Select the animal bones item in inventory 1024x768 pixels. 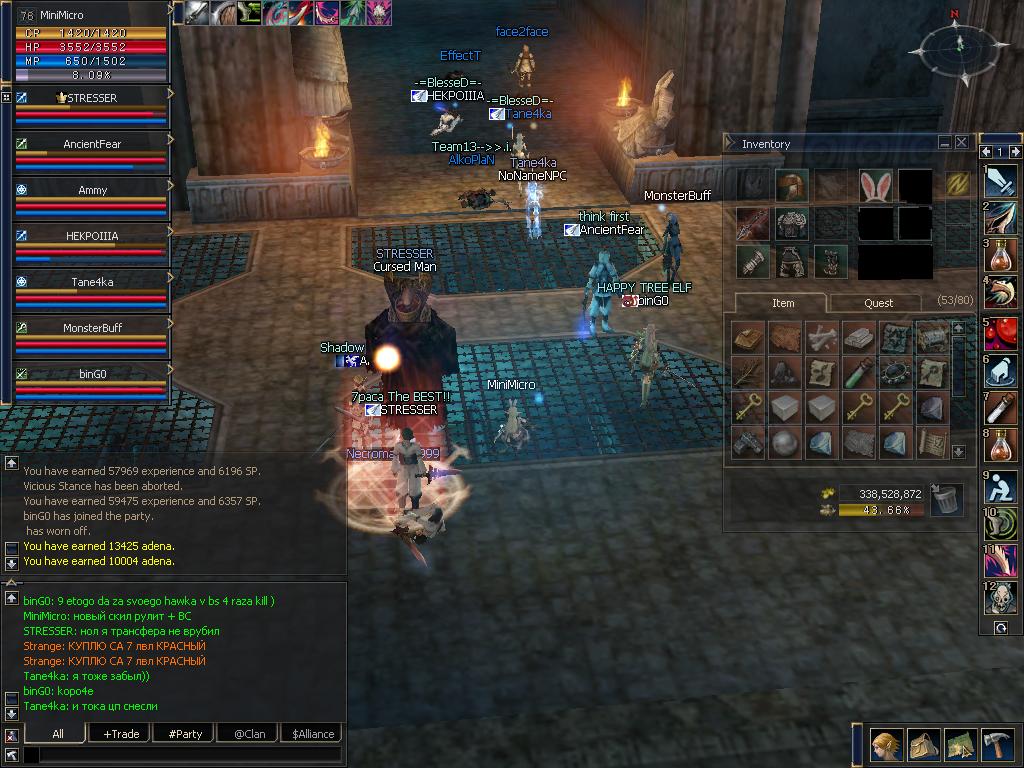click(819, 337)
